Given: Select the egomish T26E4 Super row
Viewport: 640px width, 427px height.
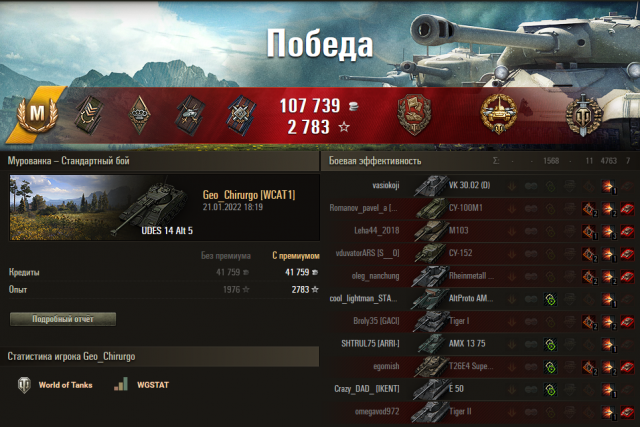Looking at the screenshot, I should (x=480, y=366).
